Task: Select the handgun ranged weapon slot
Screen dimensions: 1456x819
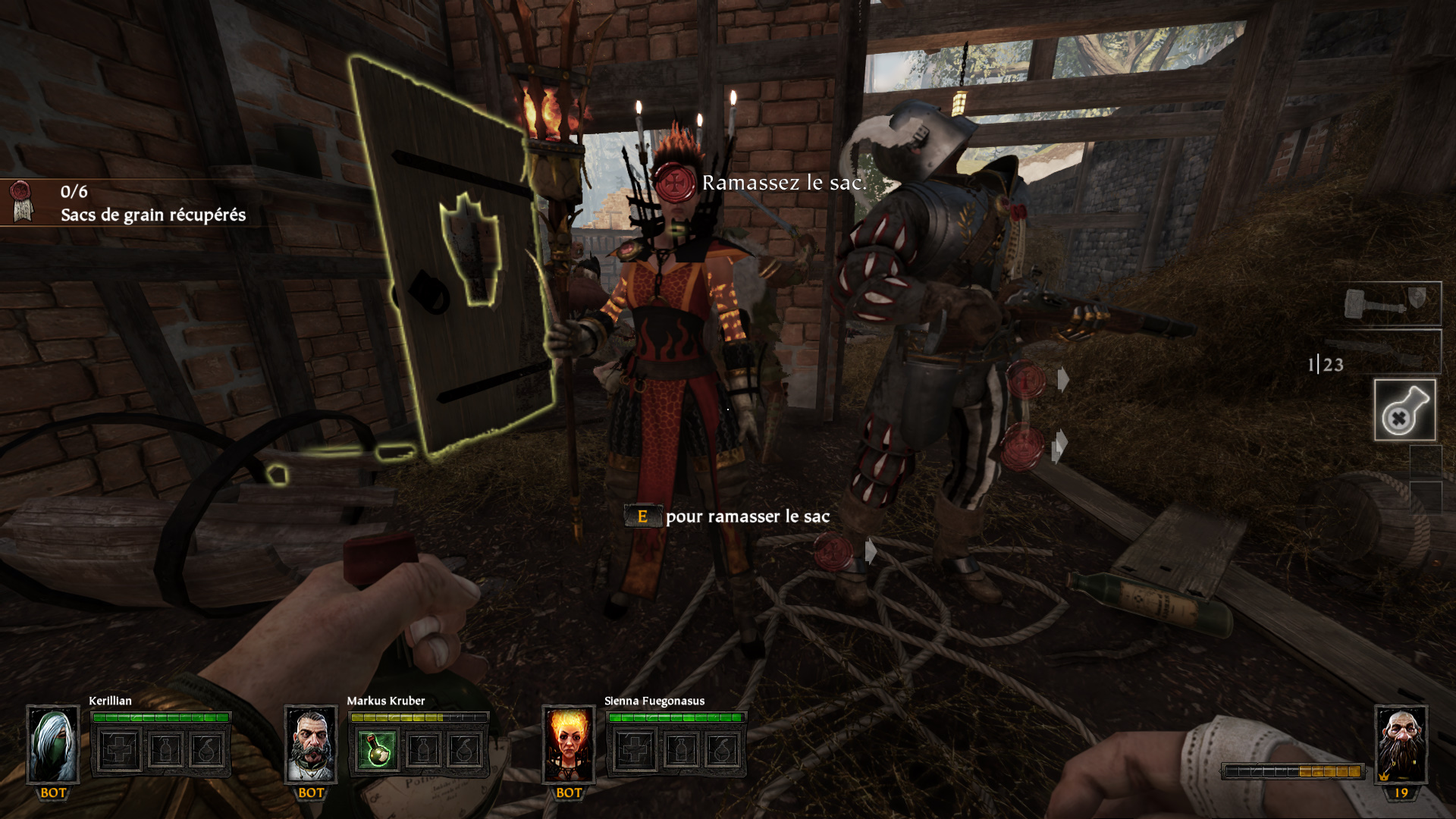Action: [x=1391, y=352]
